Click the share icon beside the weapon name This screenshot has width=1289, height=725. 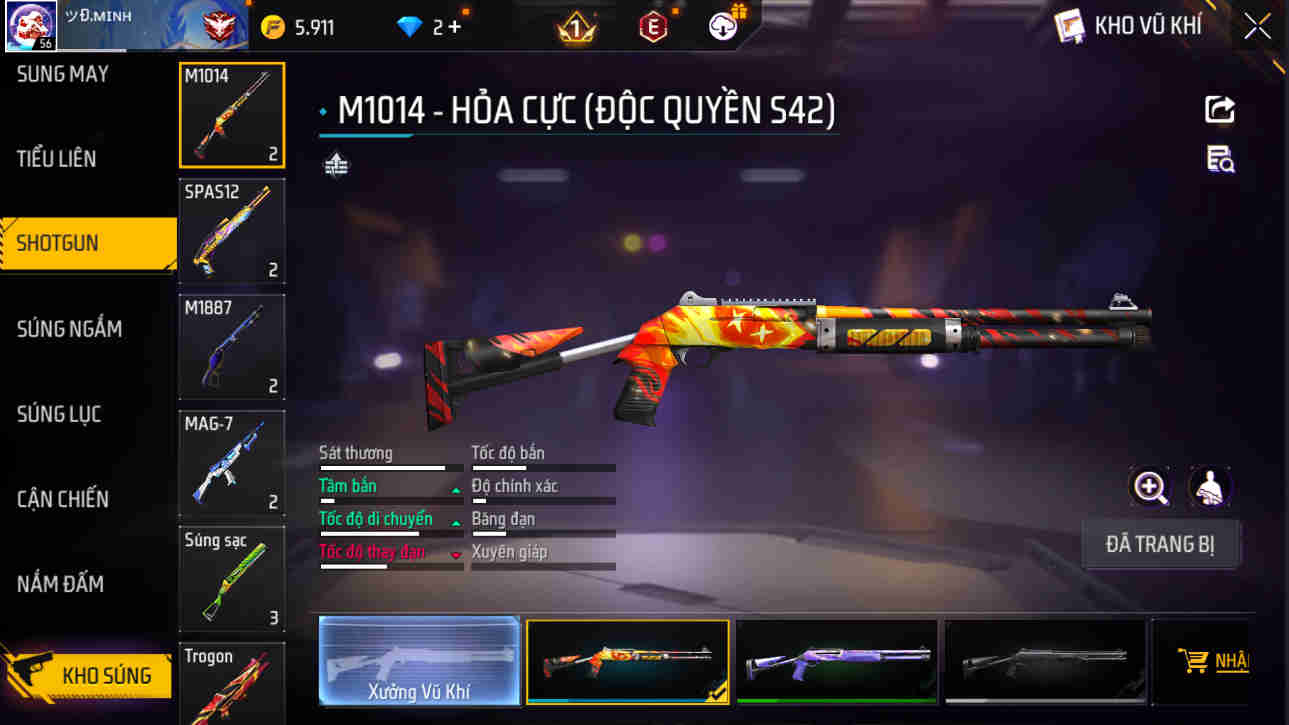[x=1220, y=110]
